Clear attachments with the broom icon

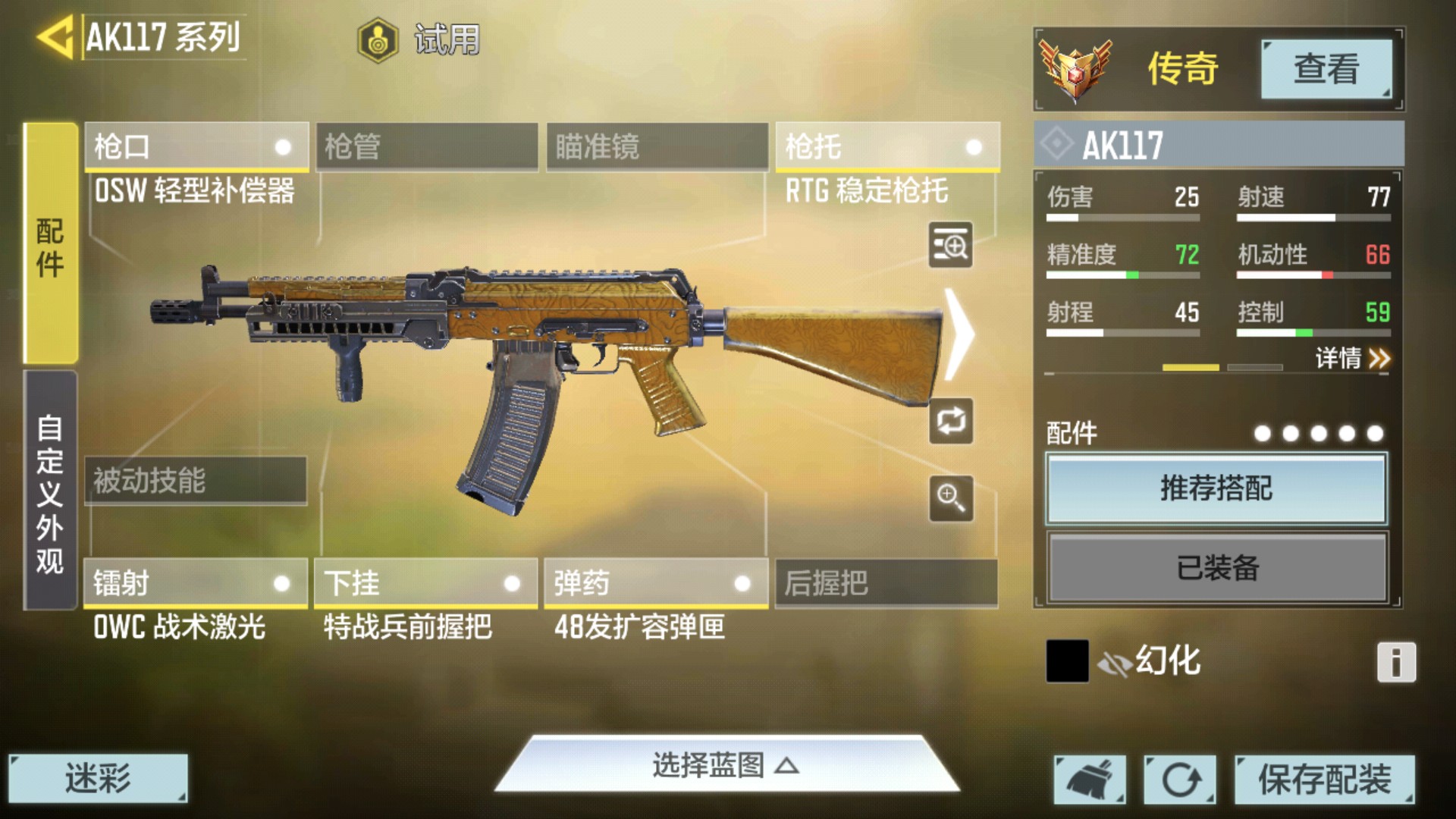[x=1090, y=779]
